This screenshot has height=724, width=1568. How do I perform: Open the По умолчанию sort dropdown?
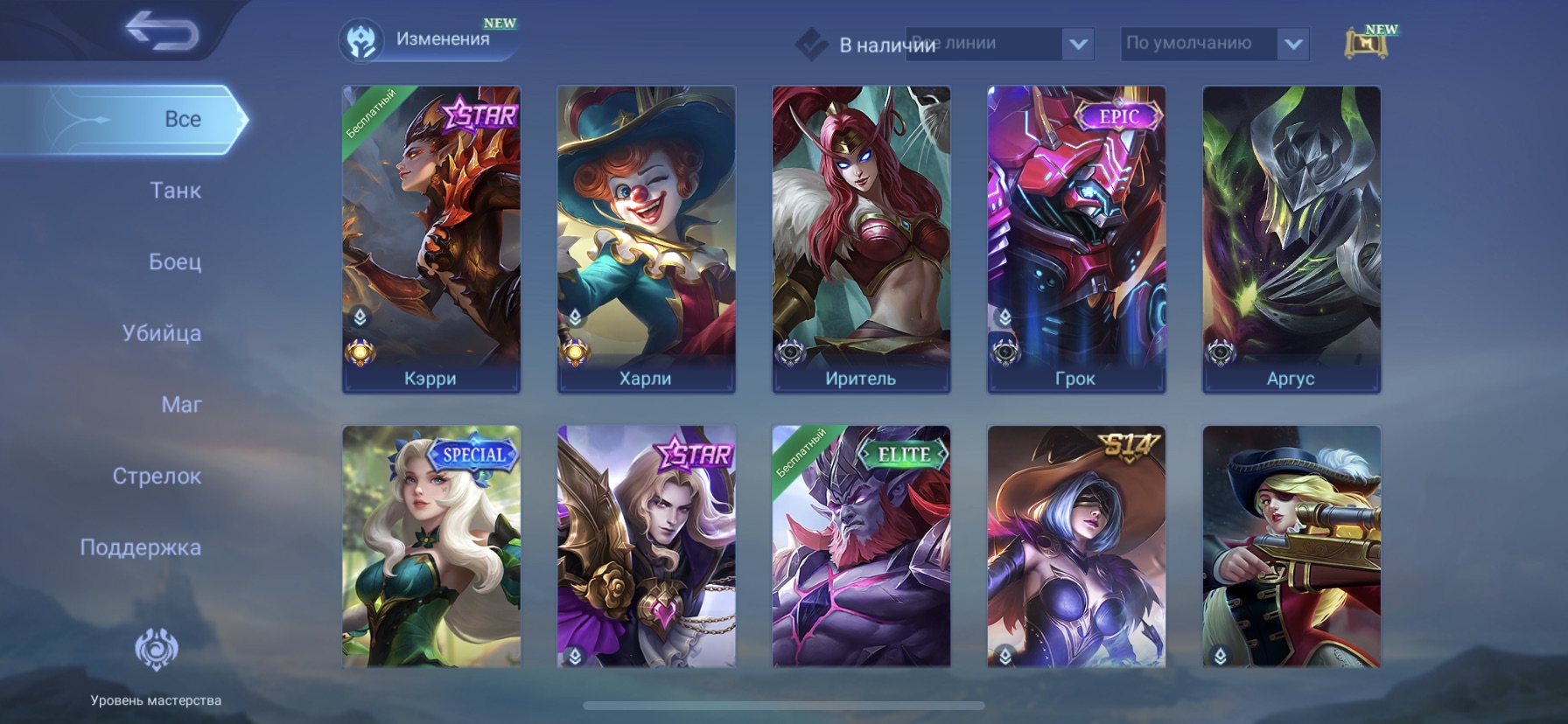1214,44
